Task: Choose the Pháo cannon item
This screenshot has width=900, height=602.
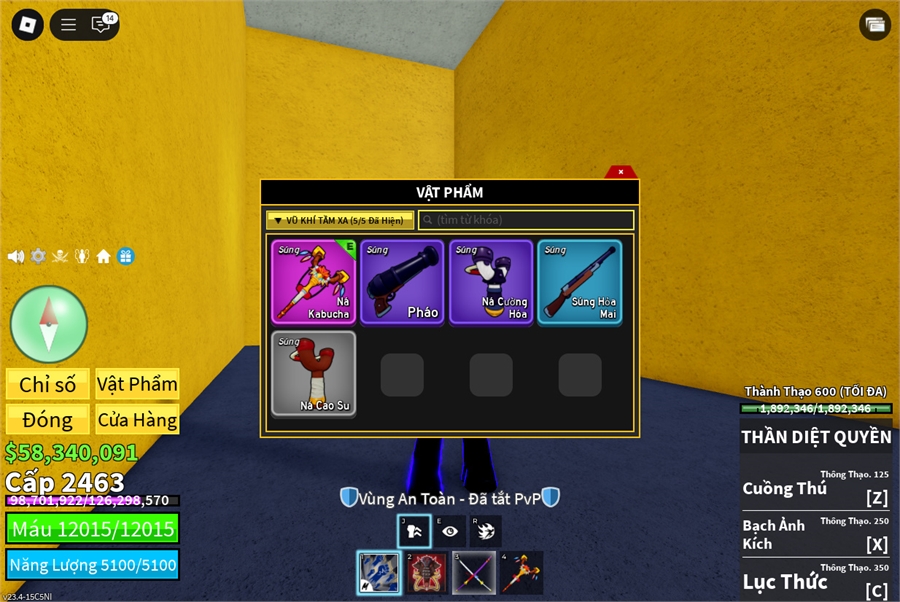Action: point(402,282)
